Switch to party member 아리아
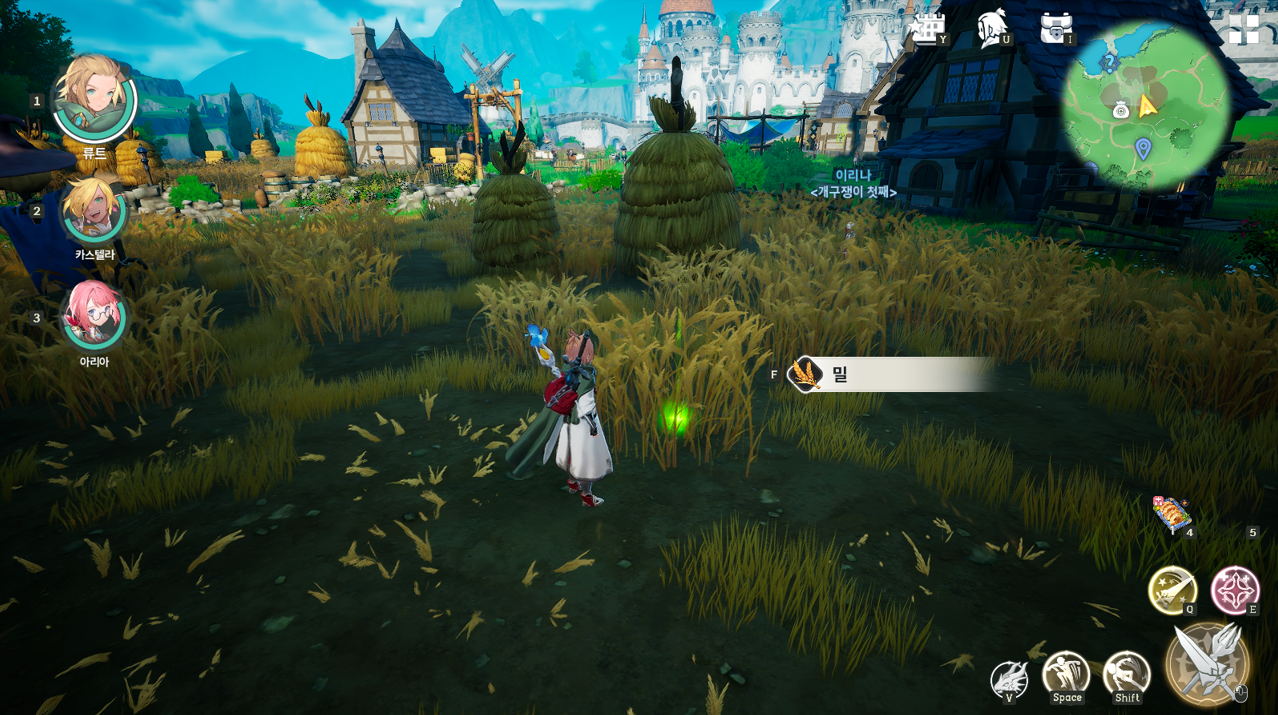Viewport: 1278px width, 715px height. pyautogui.click(x=94, y=314)
